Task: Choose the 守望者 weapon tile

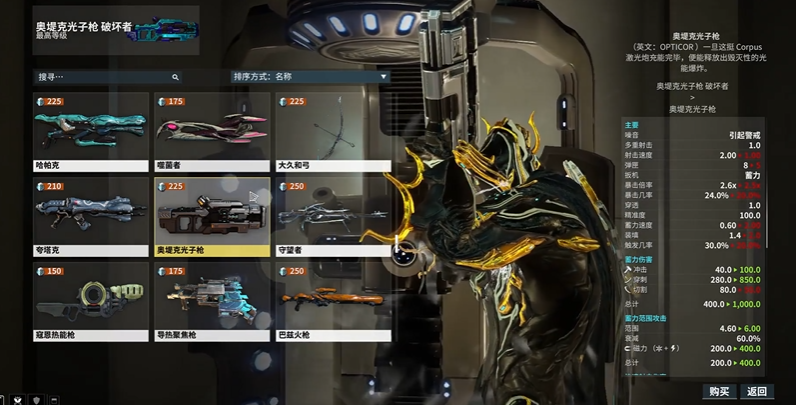Action: (332, 217)
